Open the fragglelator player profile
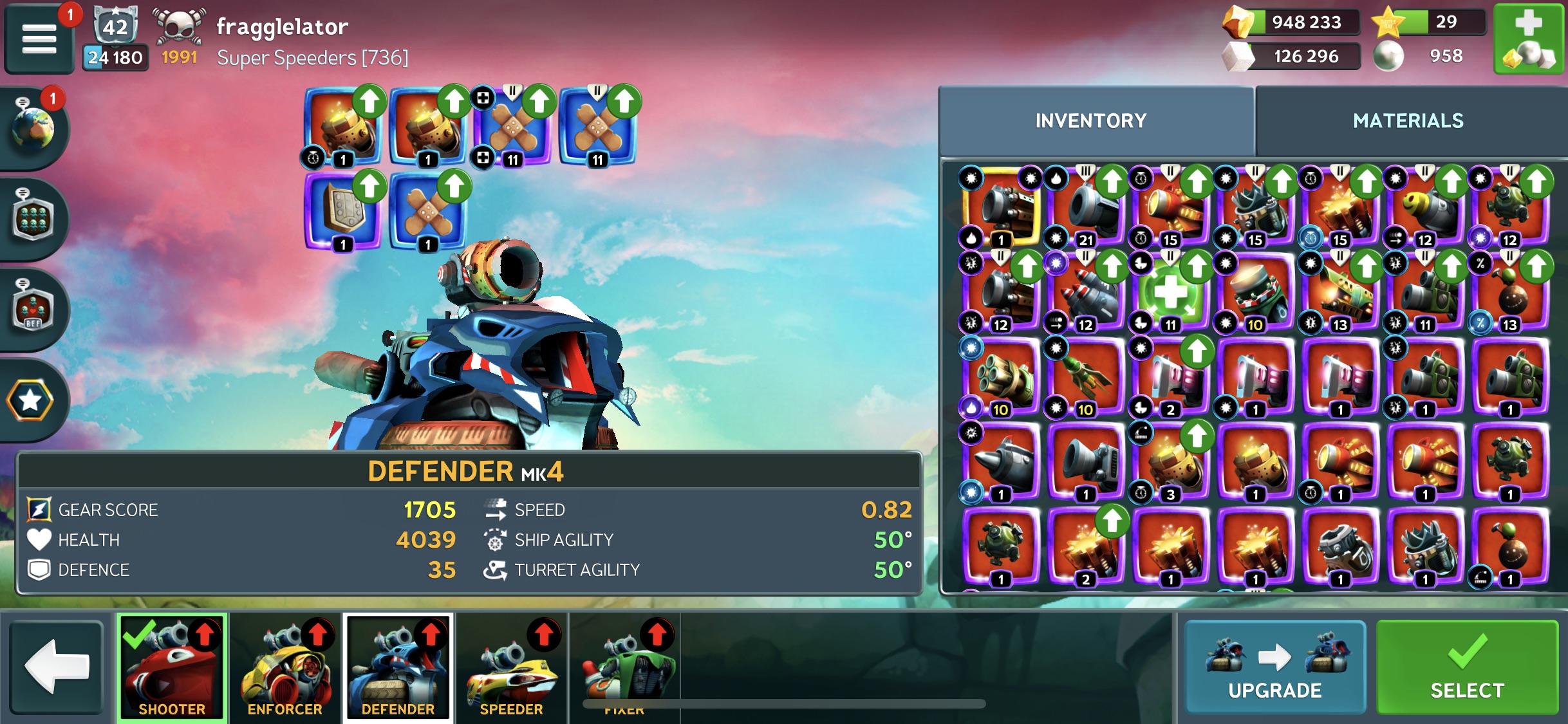 coord(282,27)
